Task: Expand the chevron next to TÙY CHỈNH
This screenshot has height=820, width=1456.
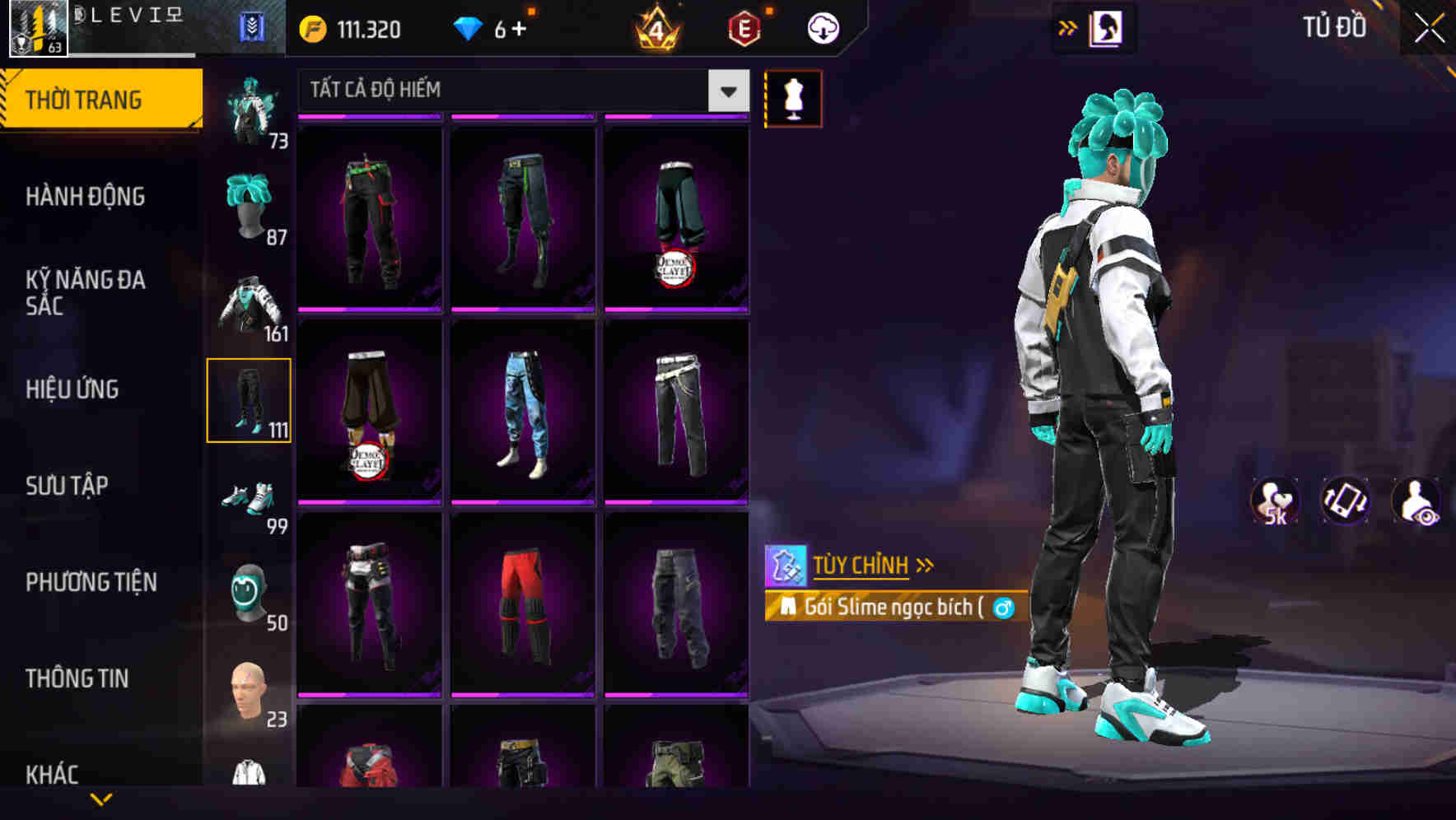Action: [925, 565]
